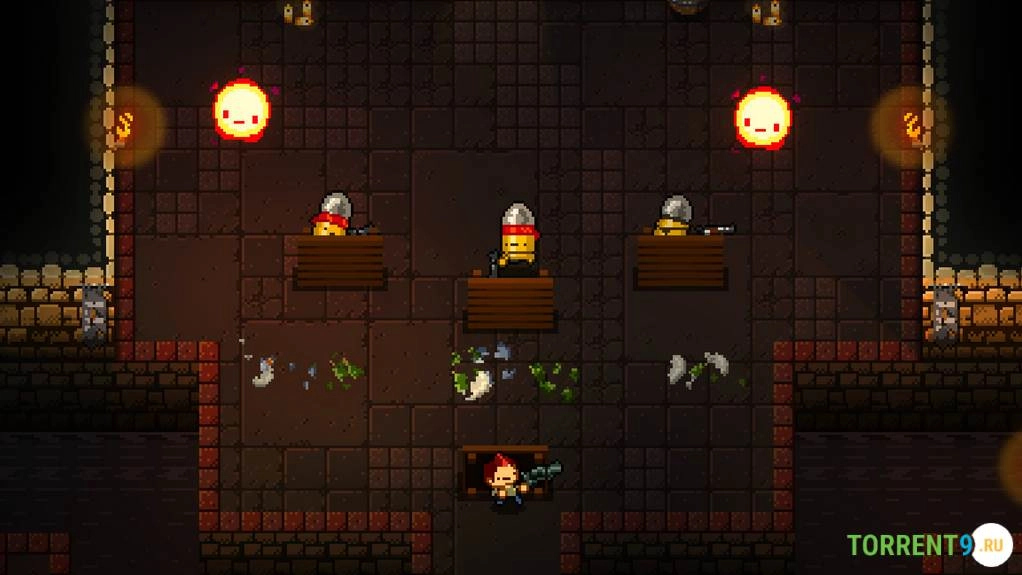Click the torrent9.ru watermark logo

[x=929, y=545]
